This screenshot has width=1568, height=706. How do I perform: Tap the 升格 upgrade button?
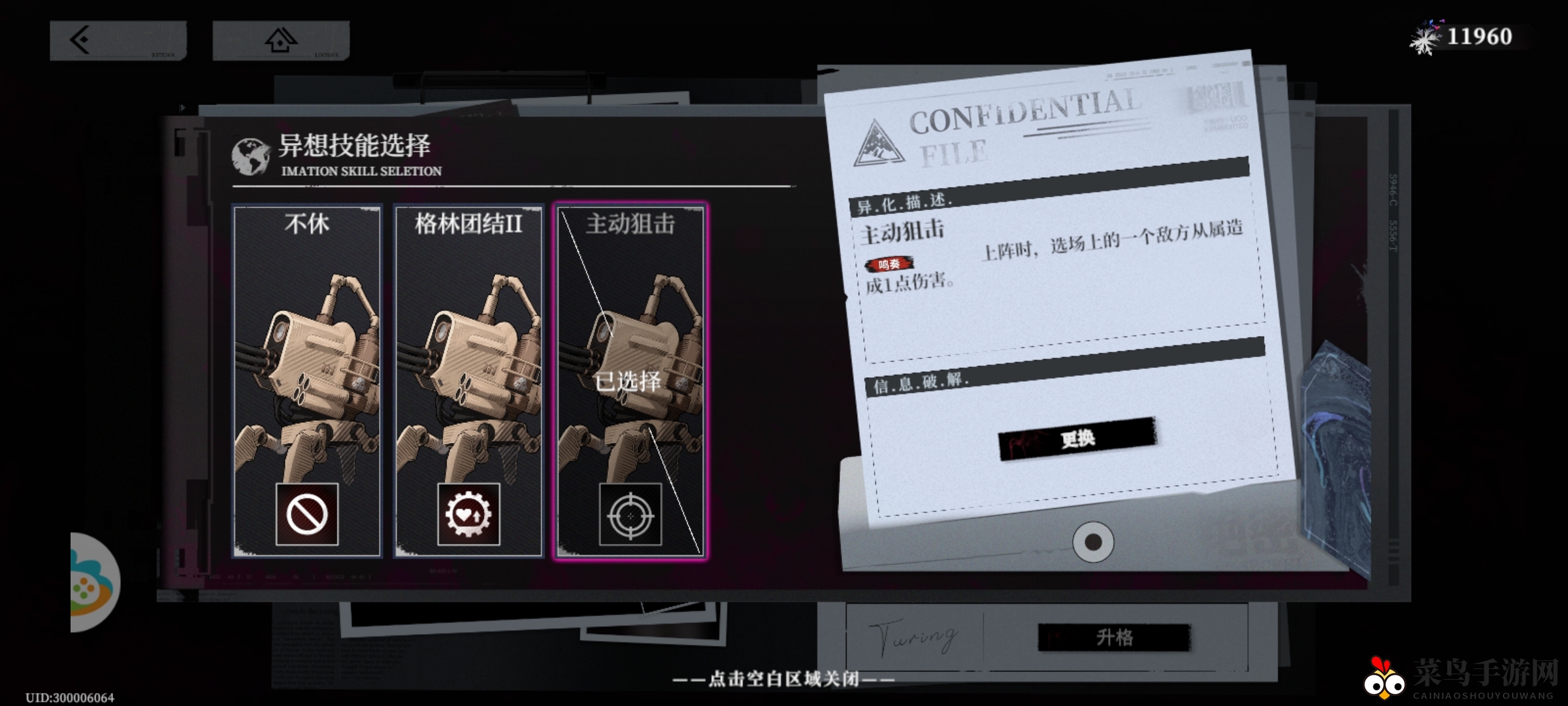click(x=1115, y=637)
